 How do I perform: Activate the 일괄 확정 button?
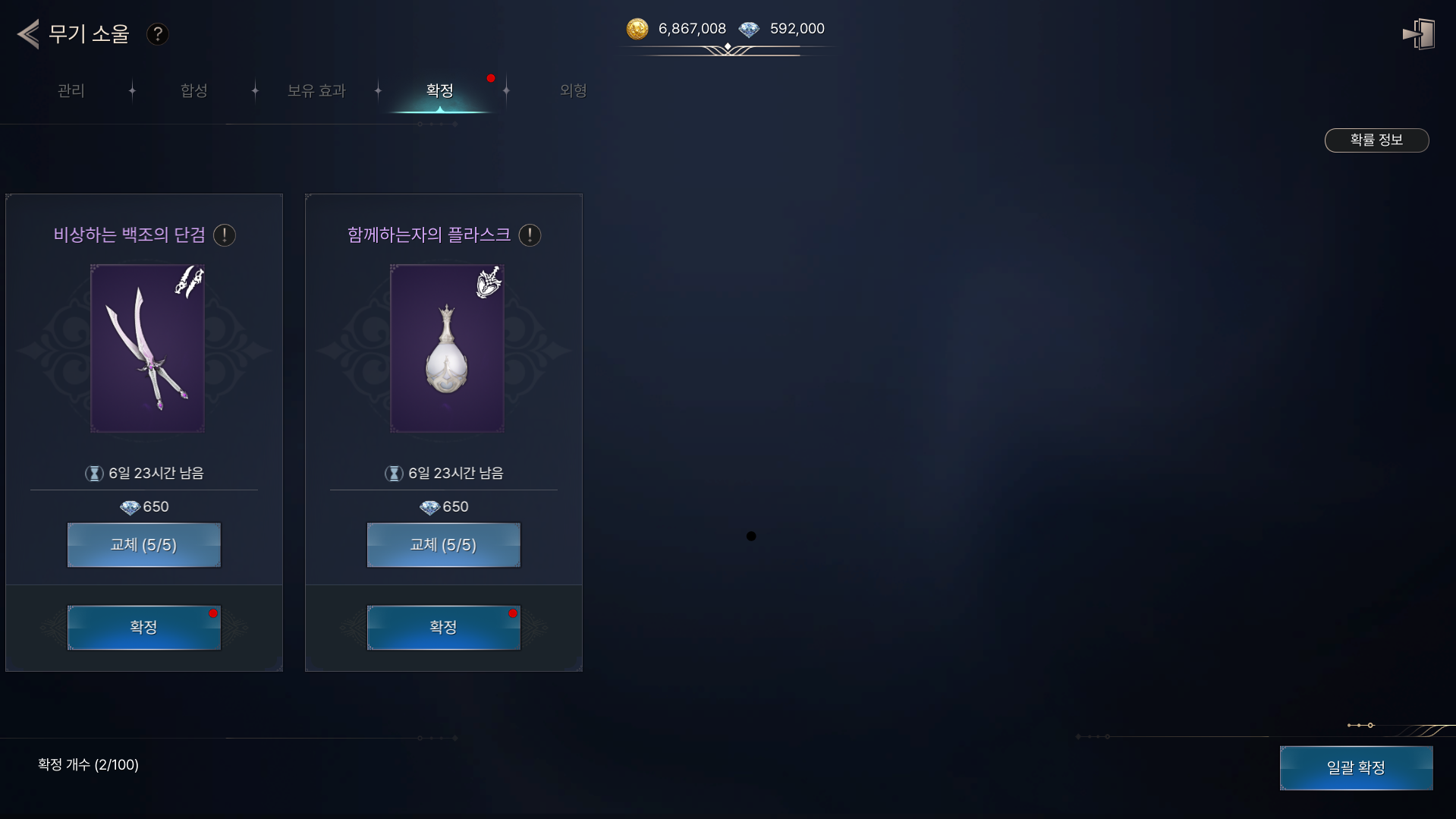click(x=1356, y=768)
